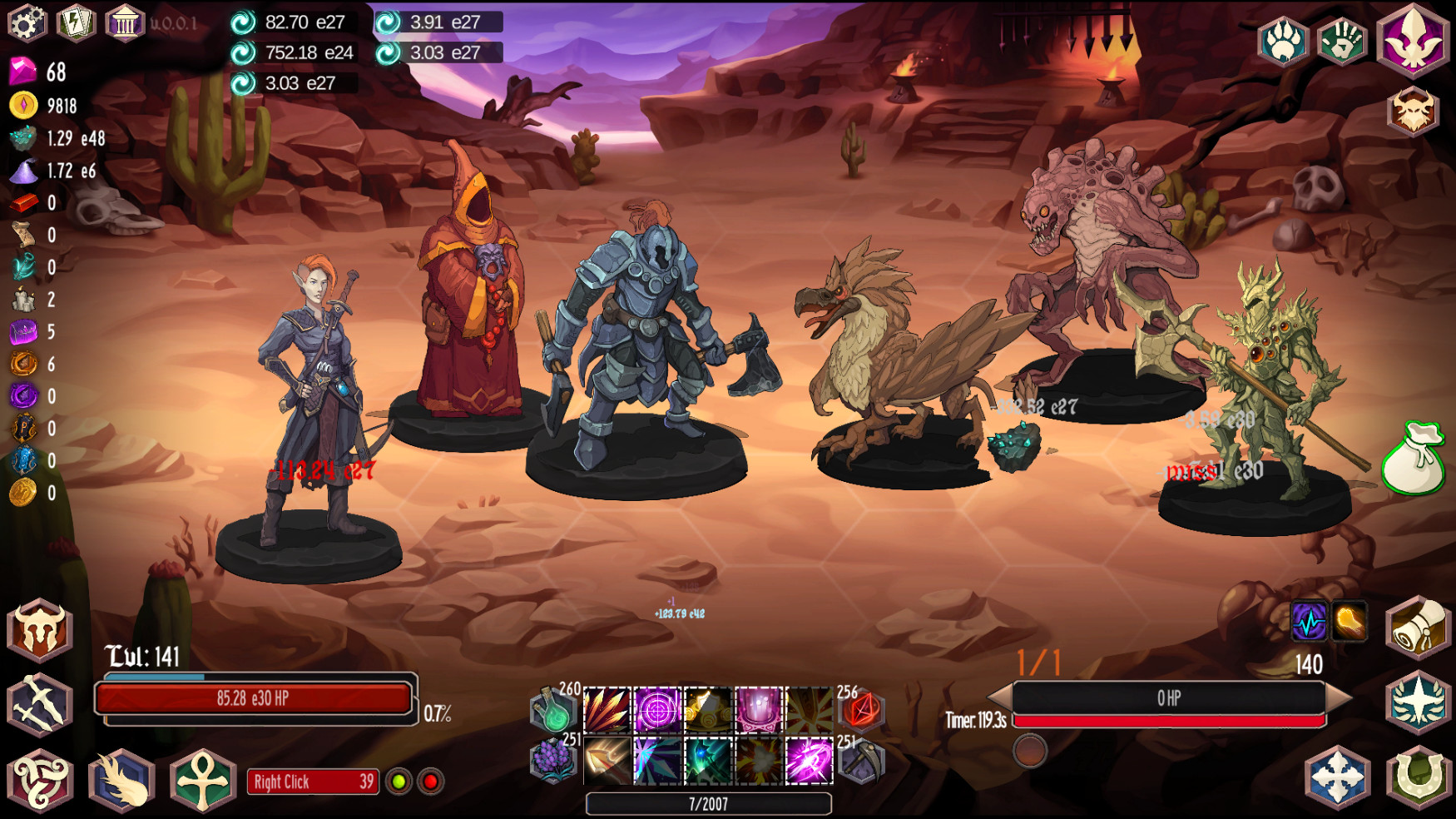The image size is (1456, 819).
Task: Select the pickaxe mining hexagon
Action: tap(861, 761)
